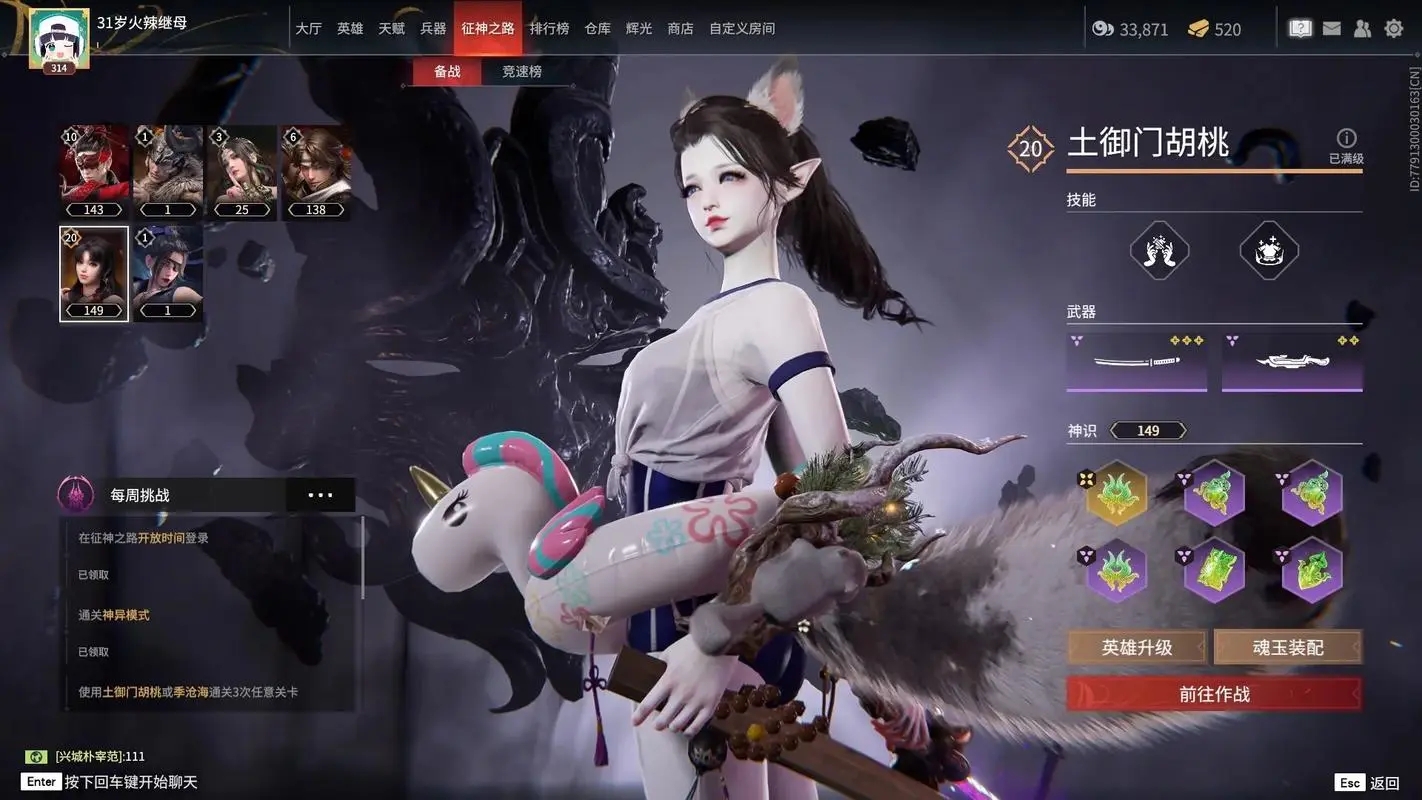
Task: Click the golden soul jade hexagon
Action: click(1116, 492)
